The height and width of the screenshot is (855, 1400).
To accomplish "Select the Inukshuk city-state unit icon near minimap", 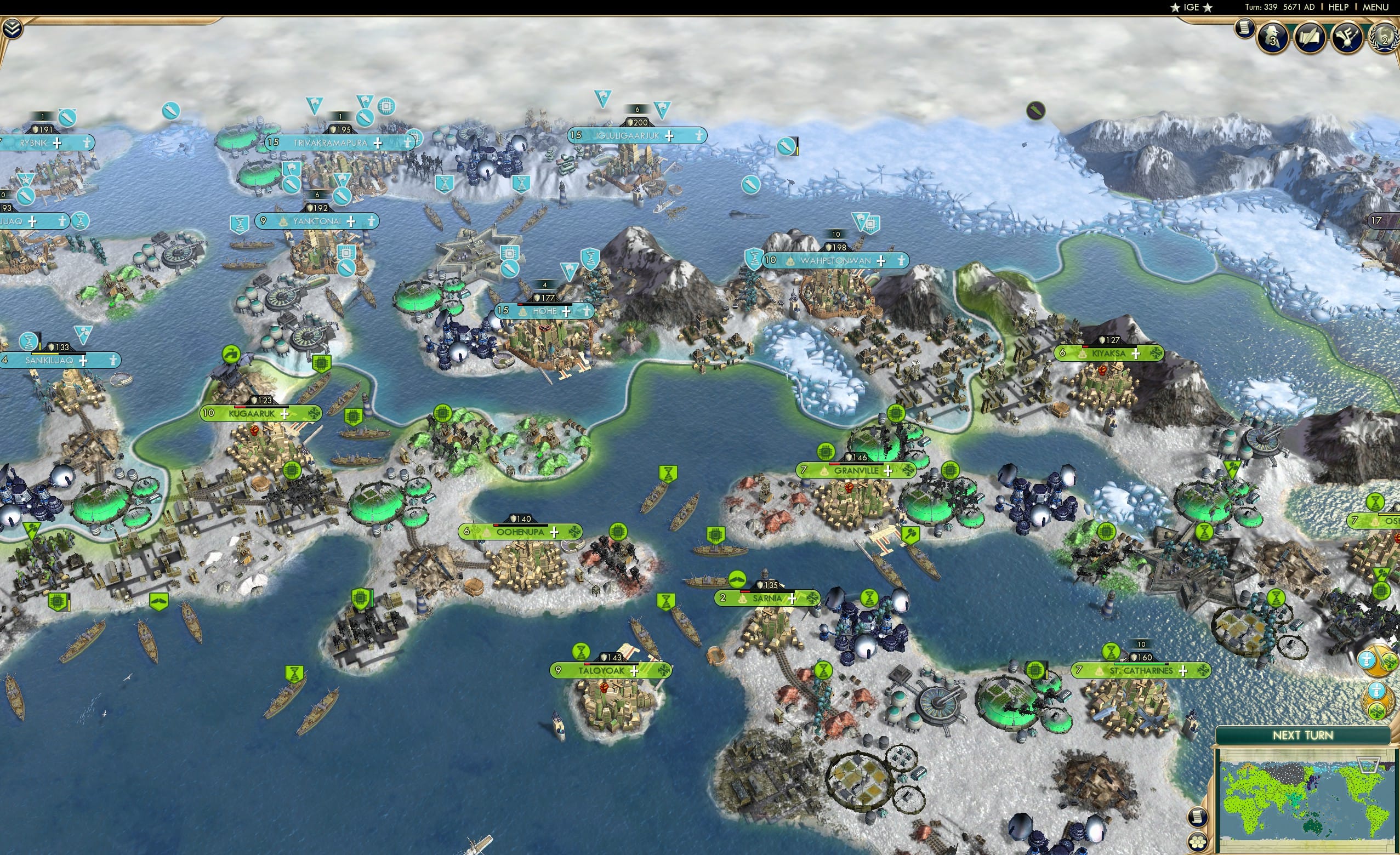I will [1366, 659].
